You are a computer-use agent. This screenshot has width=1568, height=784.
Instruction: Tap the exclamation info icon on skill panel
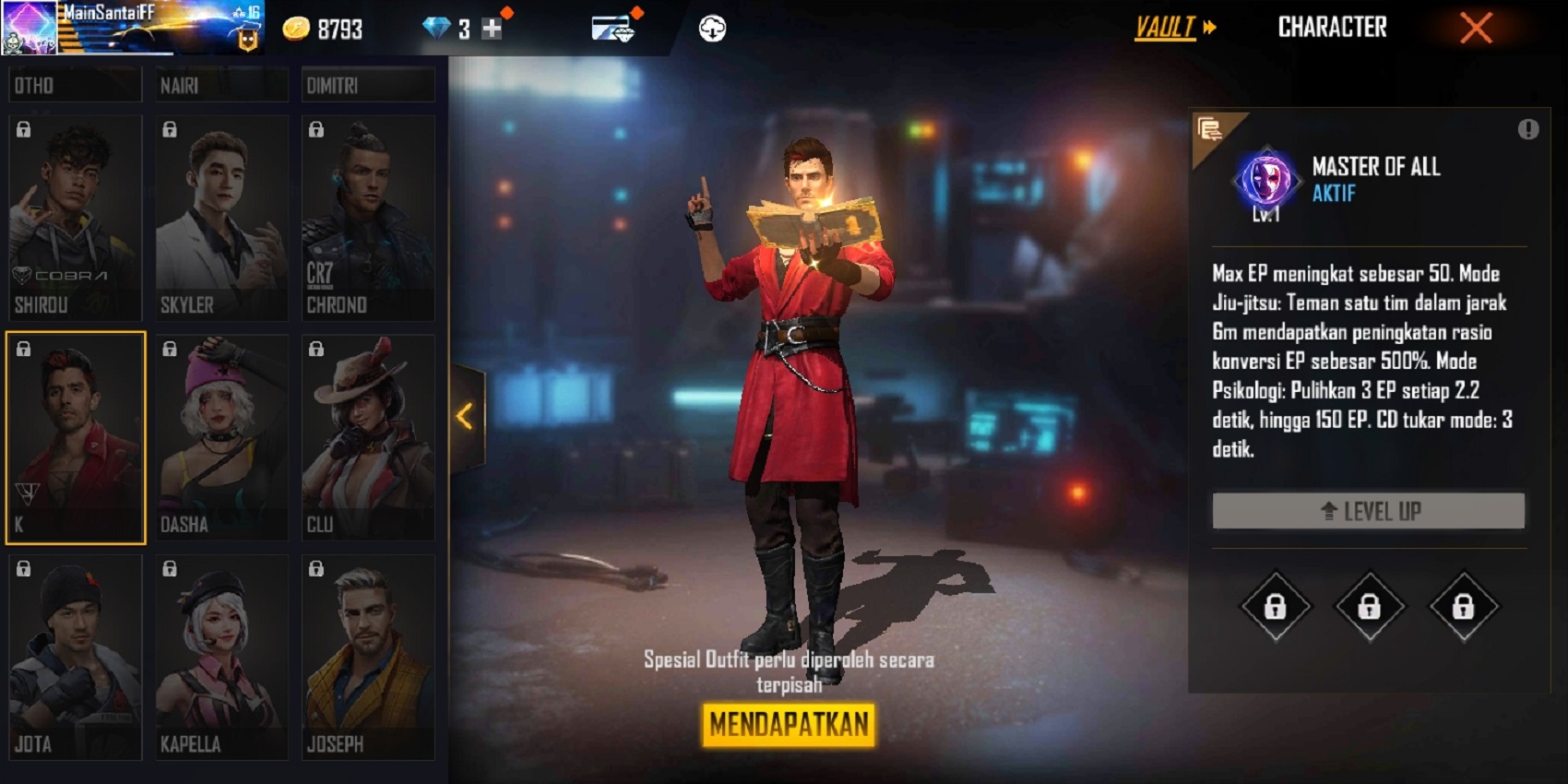point(1527,129)
